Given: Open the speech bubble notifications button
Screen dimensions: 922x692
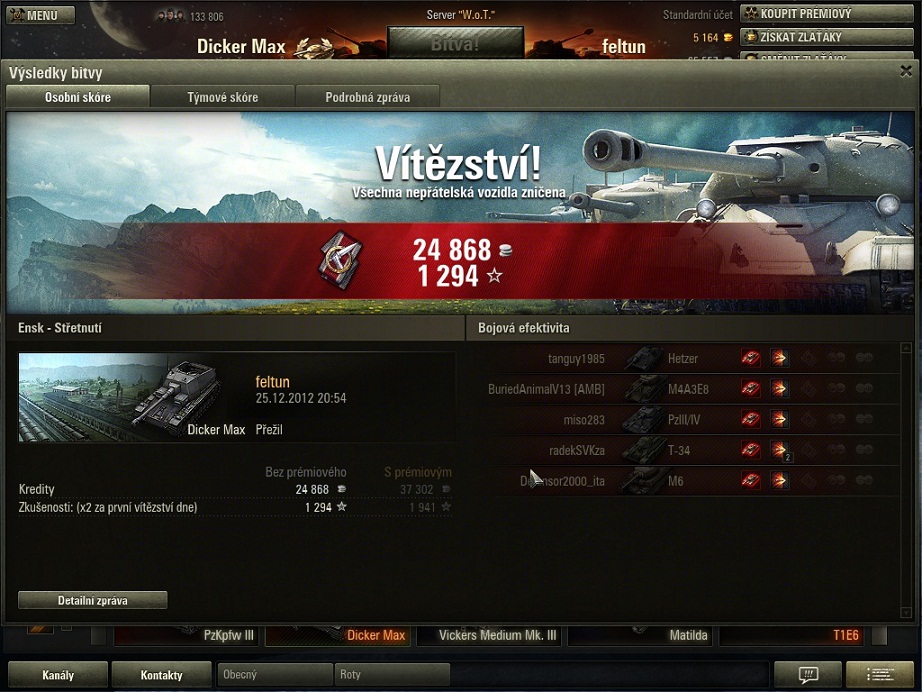Looking at the screenshot, I should click(807, 675).
